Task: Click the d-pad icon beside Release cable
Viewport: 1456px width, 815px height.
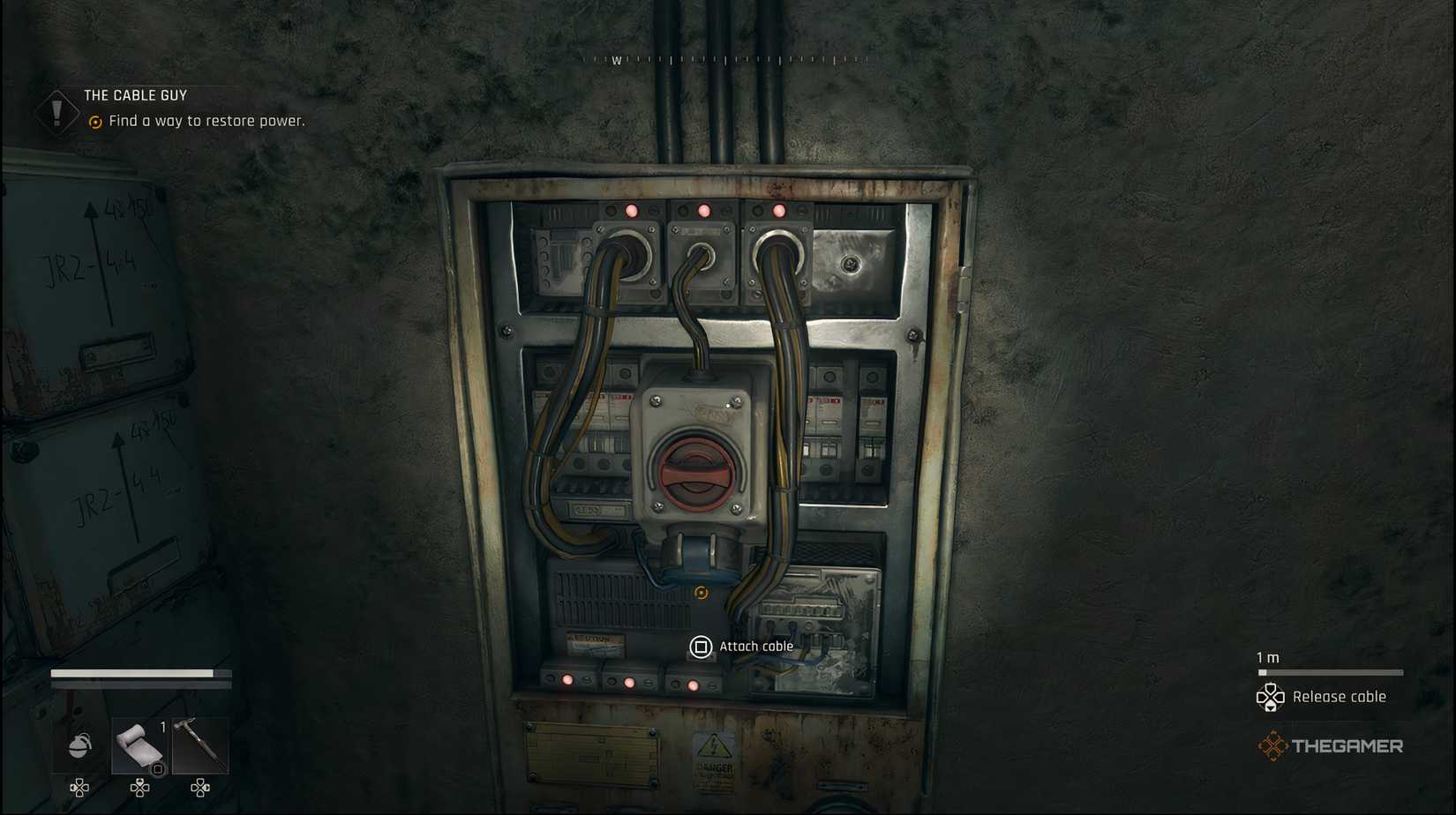Action: pyautogui.click(x=1271, y=697)
